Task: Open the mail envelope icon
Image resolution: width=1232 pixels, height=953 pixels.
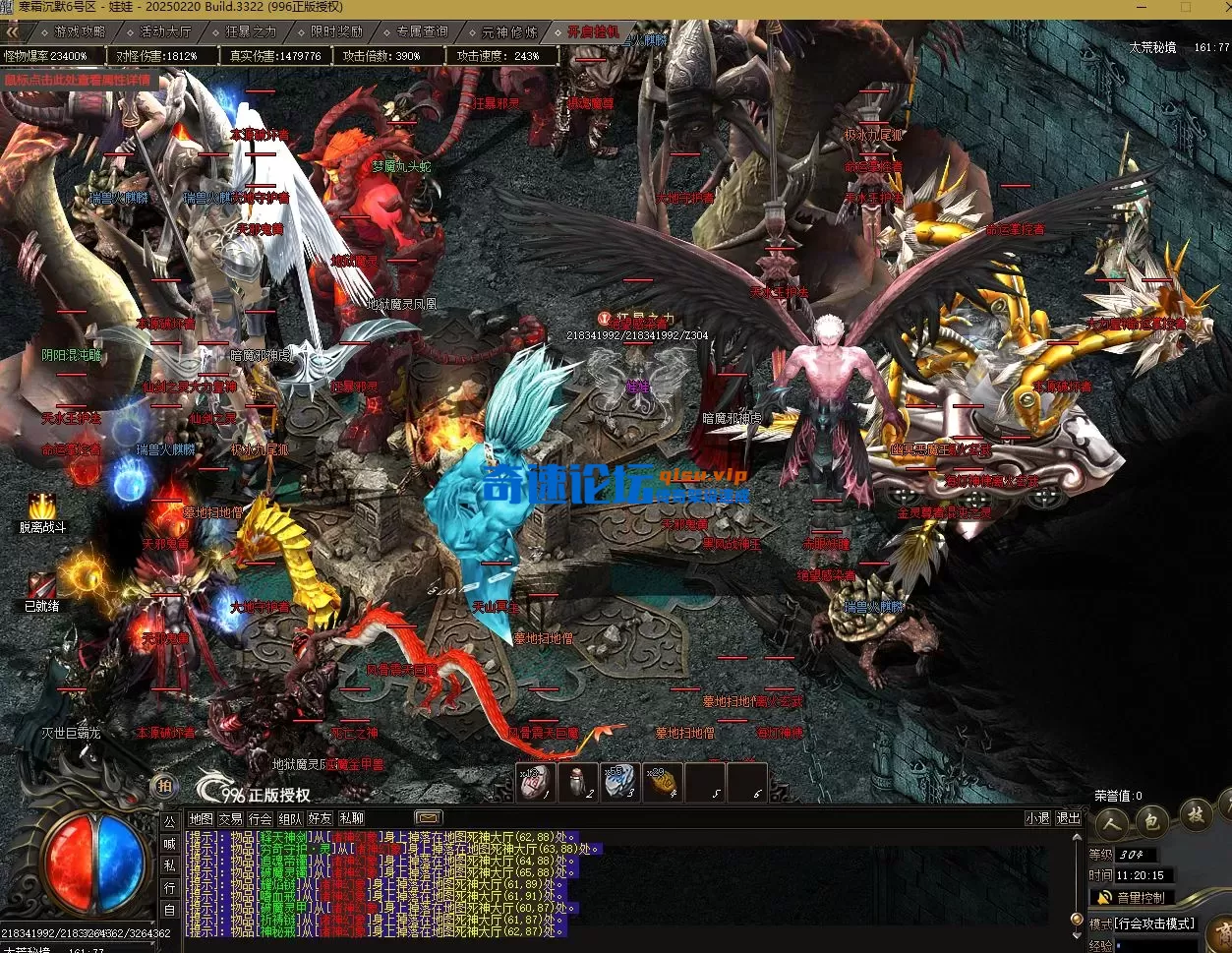Action: tap(428, 817)
